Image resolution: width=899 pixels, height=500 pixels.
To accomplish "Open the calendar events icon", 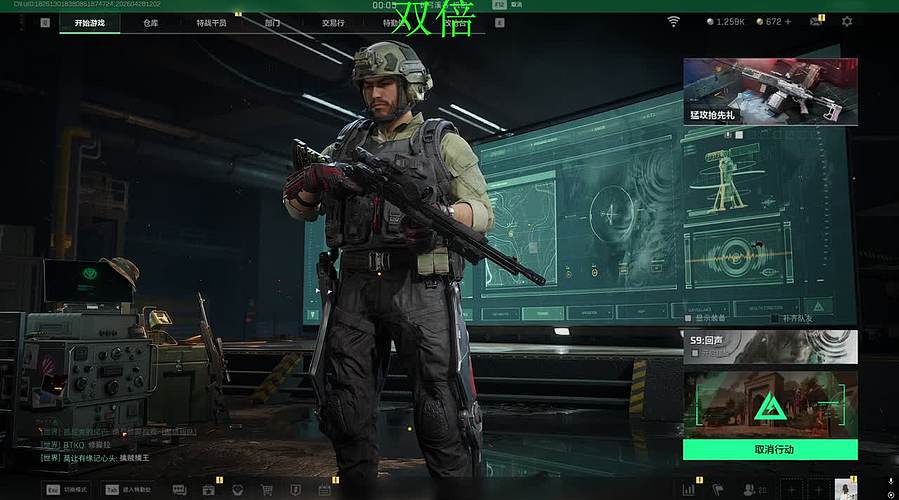I will pos(324,490).
